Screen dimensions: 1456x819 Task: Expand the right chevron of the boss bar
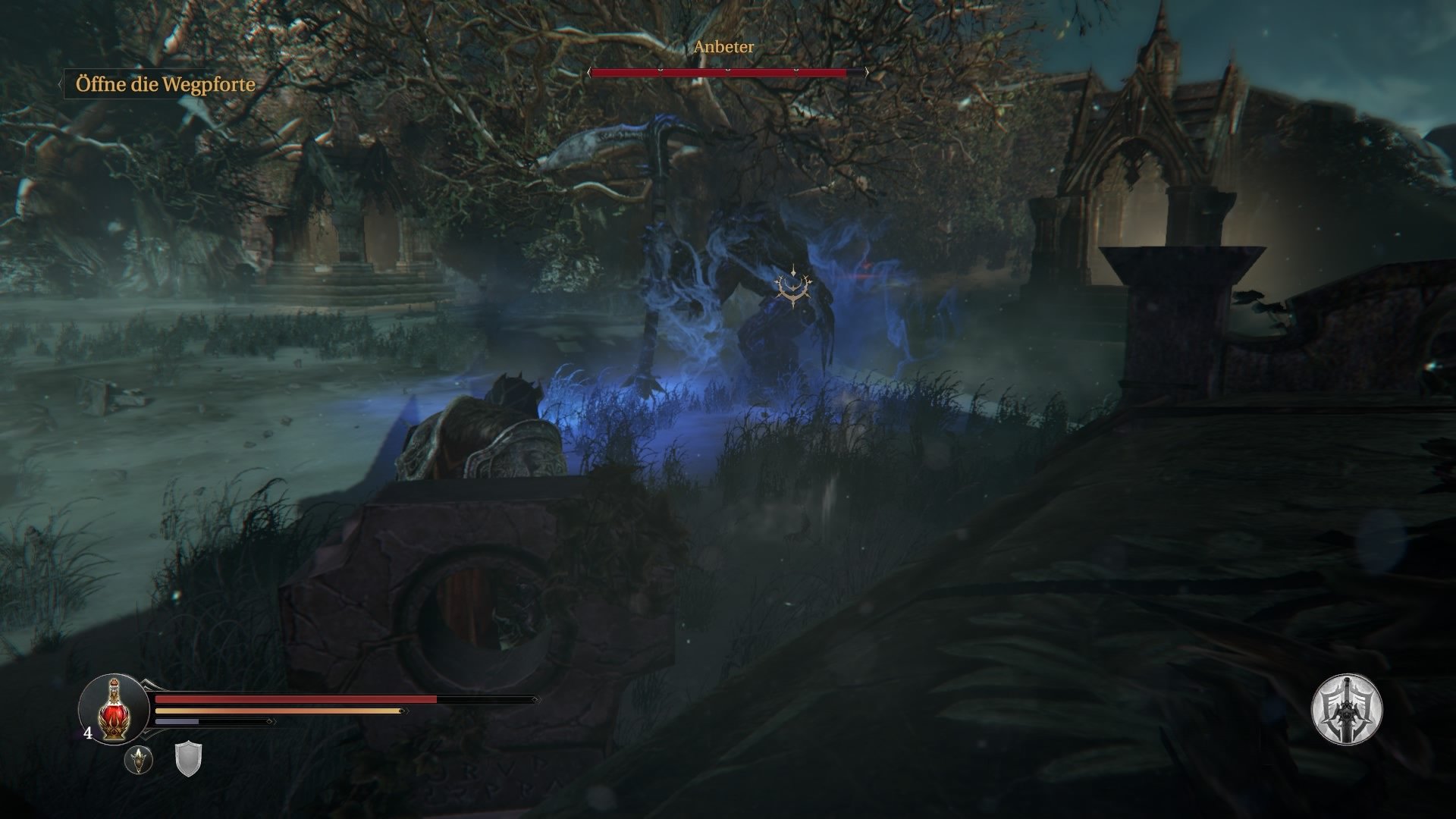coord(864,74)
